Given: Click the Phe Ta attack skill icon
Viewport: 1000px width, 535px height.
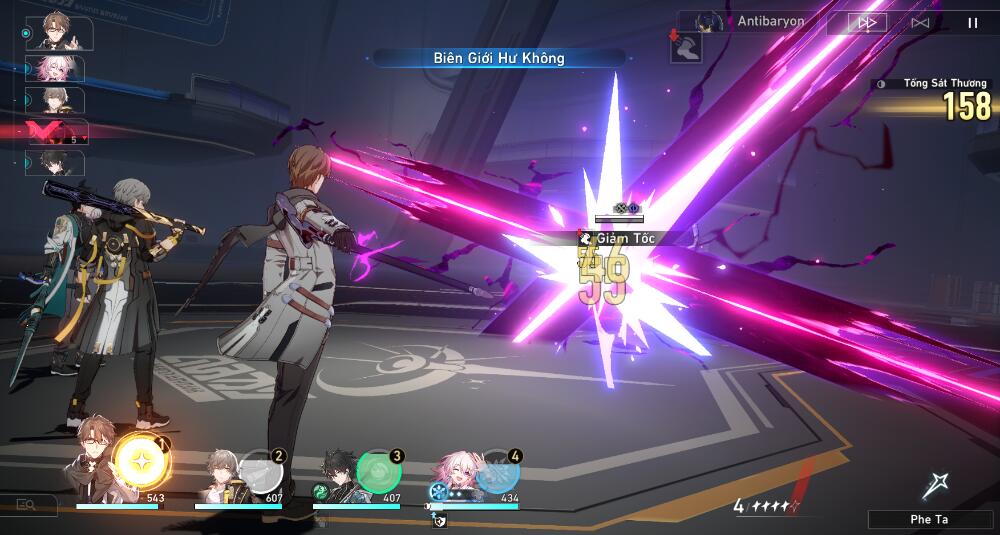Looking at the screenshot, I should tap(934, 487).
